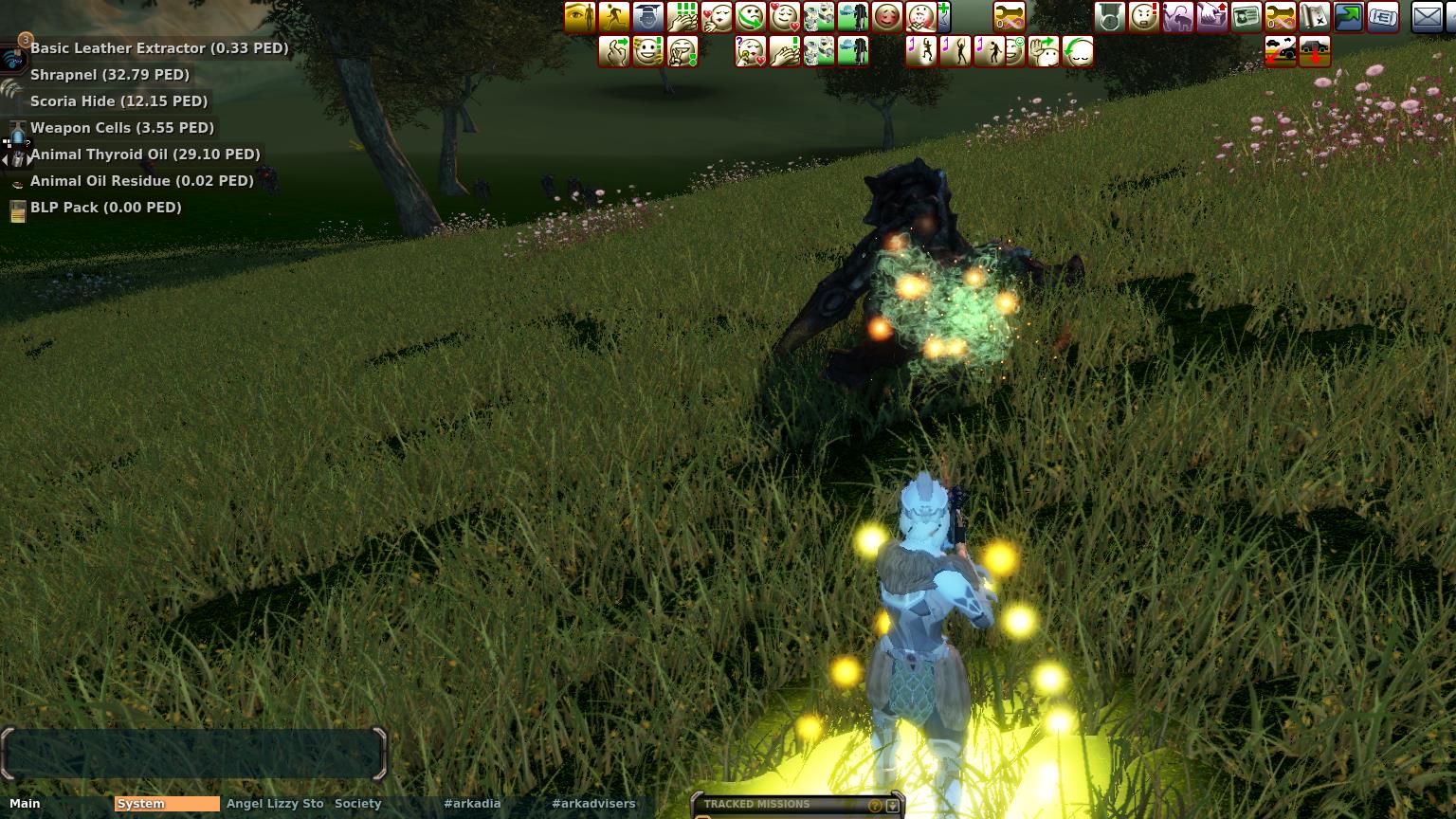Viewport: 1456px width, 819px height.
Task: Open the mail envelope icon
Action: (x=1427, y=17)
